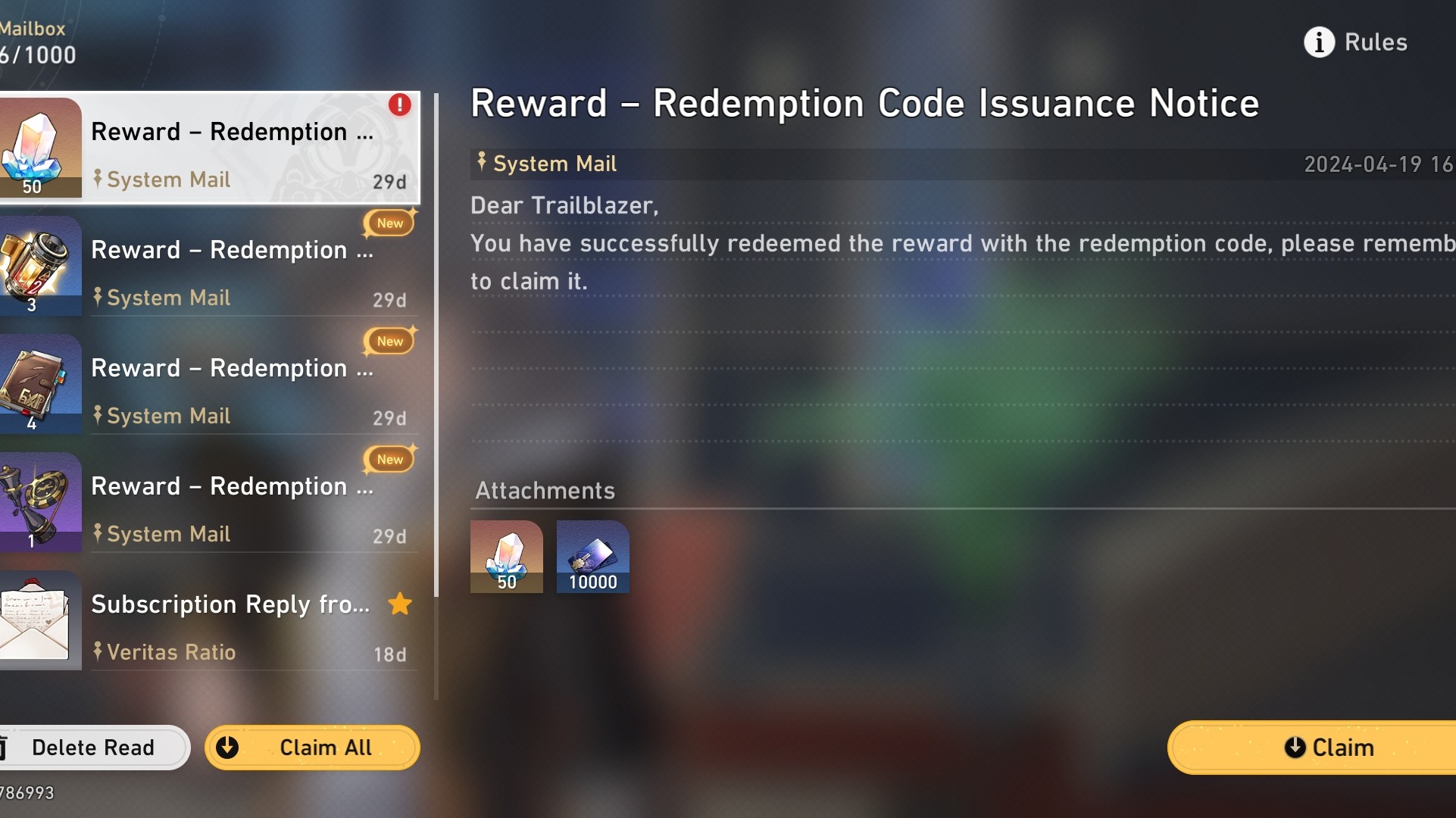The image size is (1456, 818).
Task: Click the envelope icon on Subscription Reply mail
Action: pyautogui.click(x=36, y=620)
